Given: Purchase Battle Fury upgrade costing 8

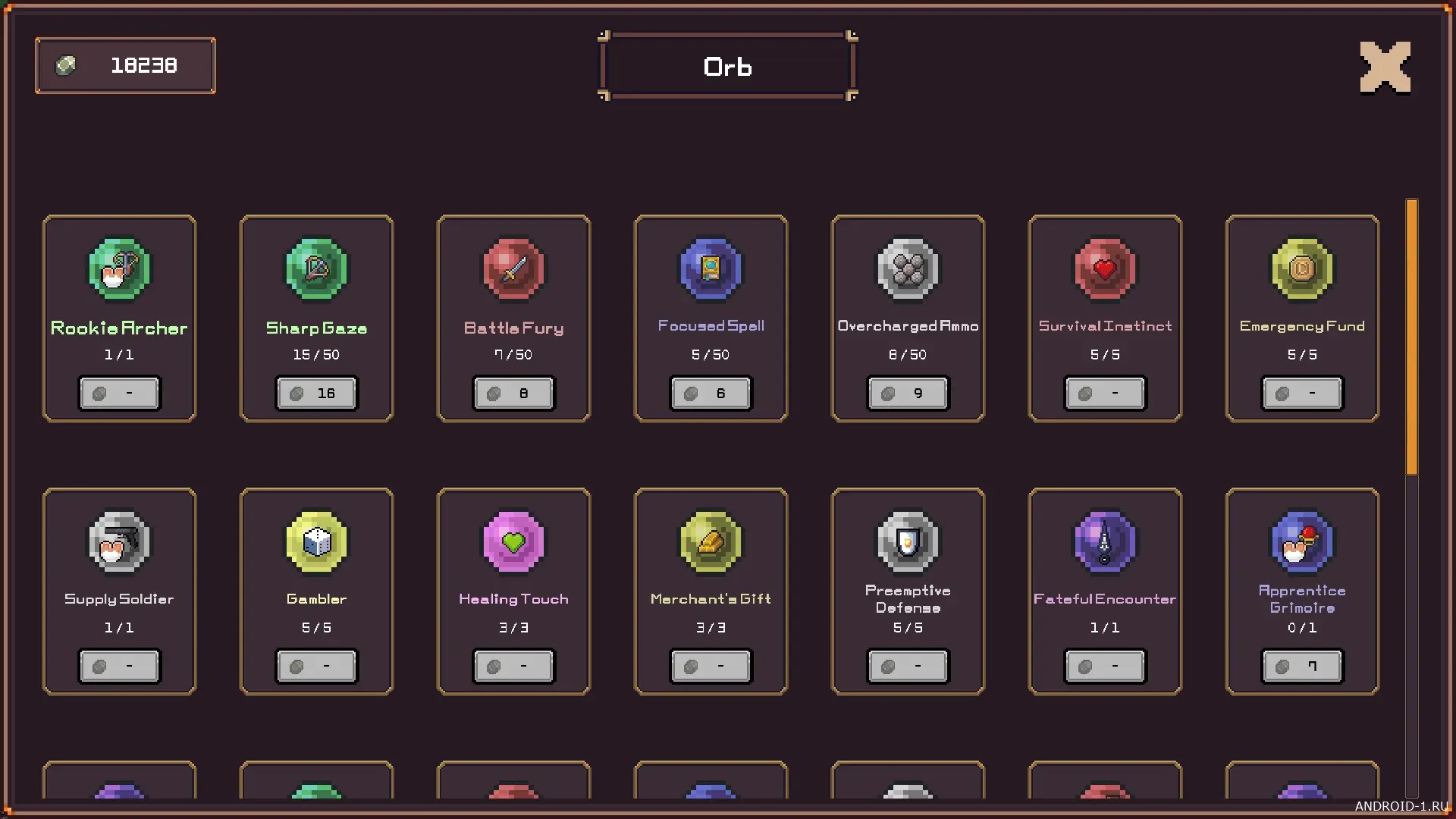Looking at the screenshot, I should [x=513, y=393].
